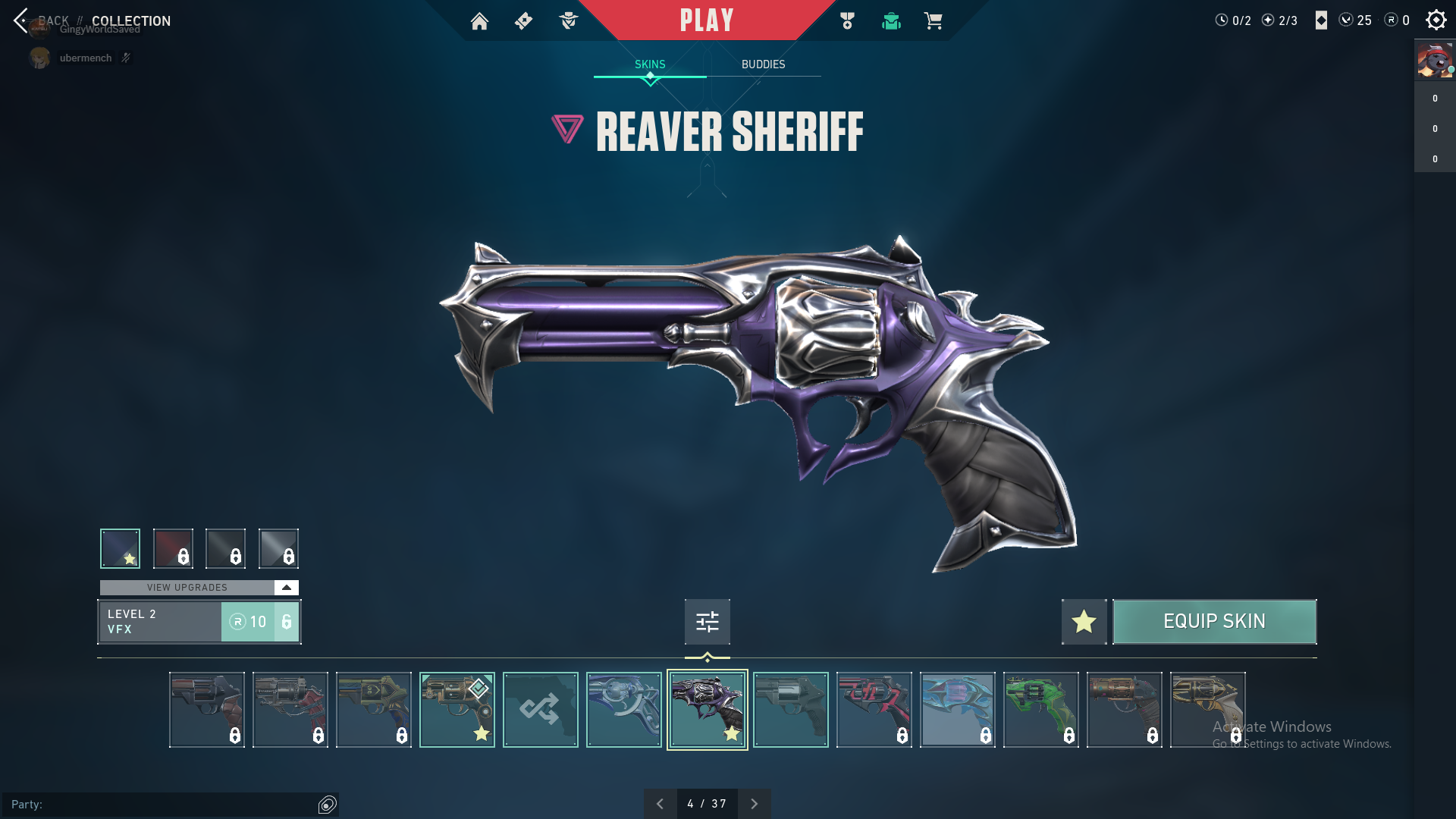This screenshot has height=819, width=1456.
Task: Open the skin filter sliders button
Action: 707,622
